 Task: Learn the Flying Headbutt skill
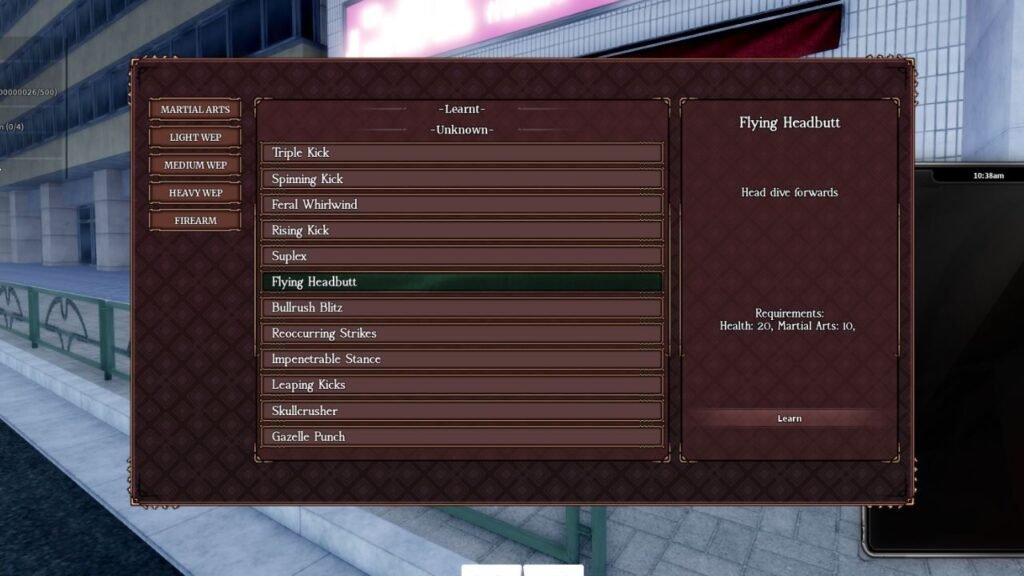point(789,418)
